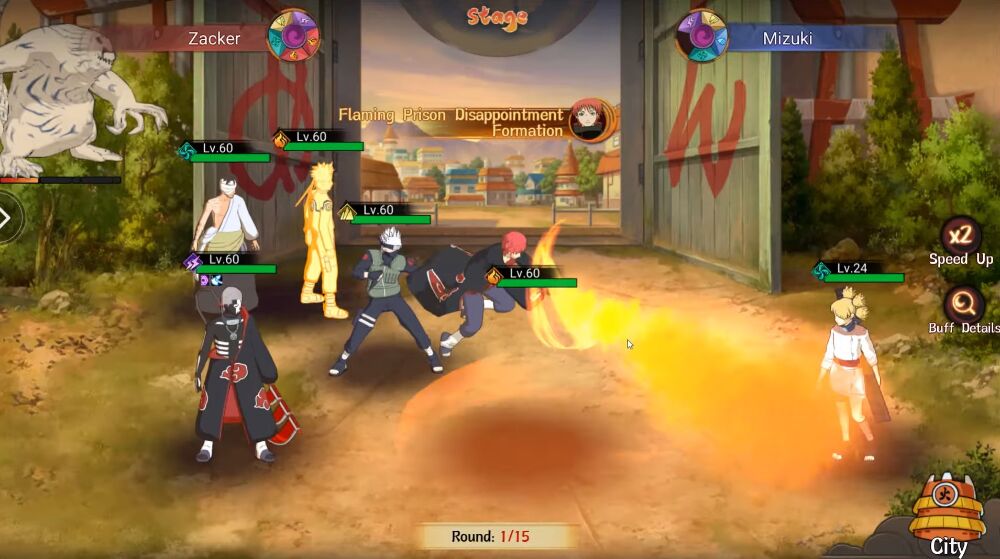Tap the Flaming Prison skill portrait

point(588,121)
